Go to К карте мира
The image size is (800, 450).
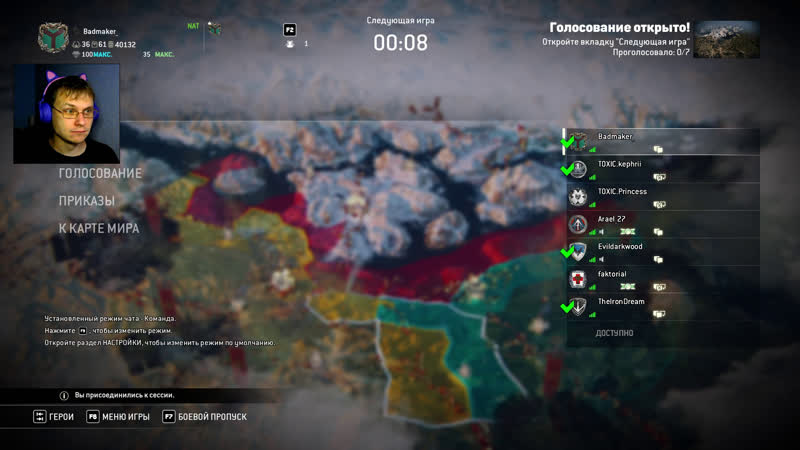click(98, 228)
